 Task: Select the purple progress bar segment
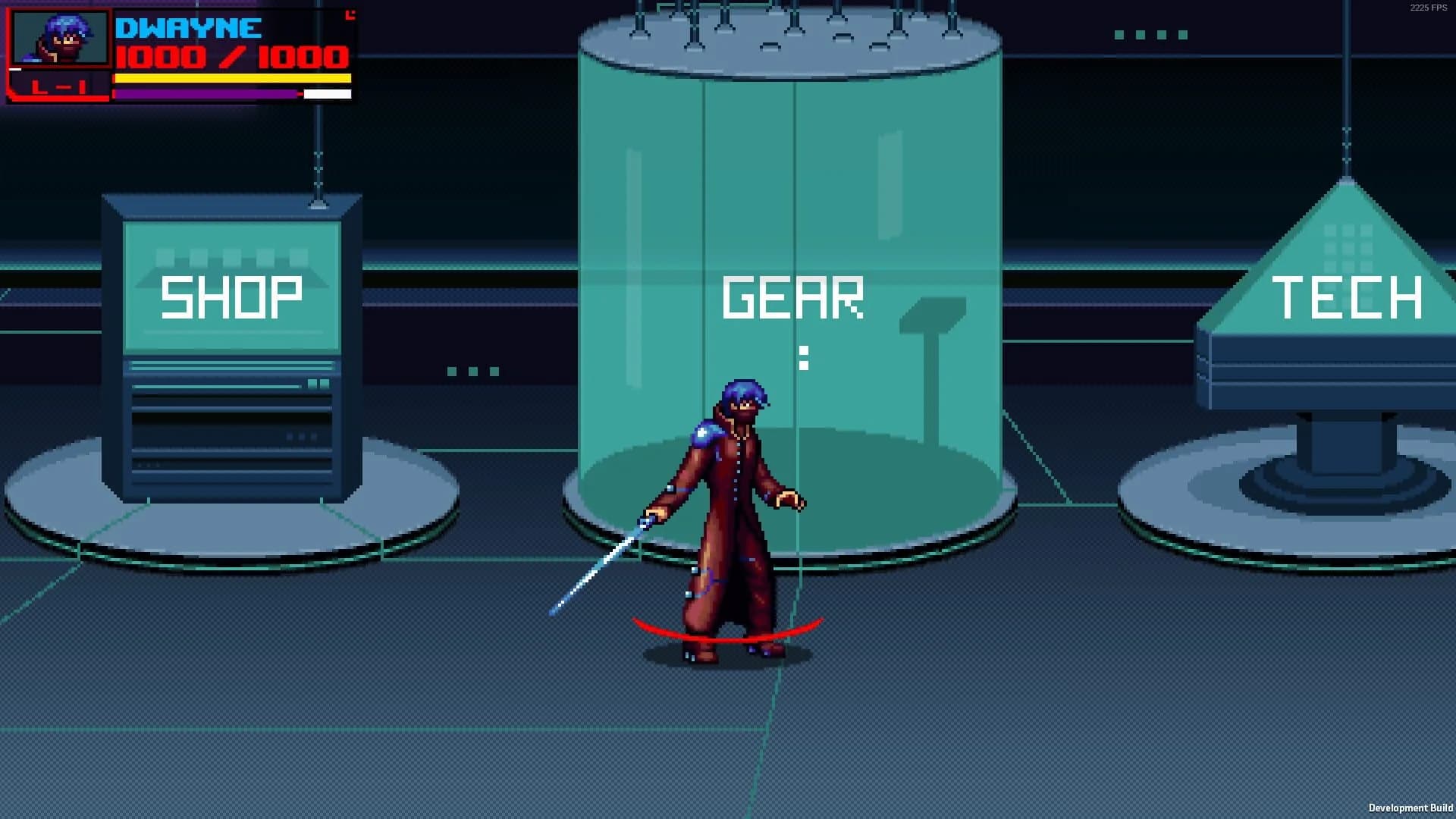[205, 93]
